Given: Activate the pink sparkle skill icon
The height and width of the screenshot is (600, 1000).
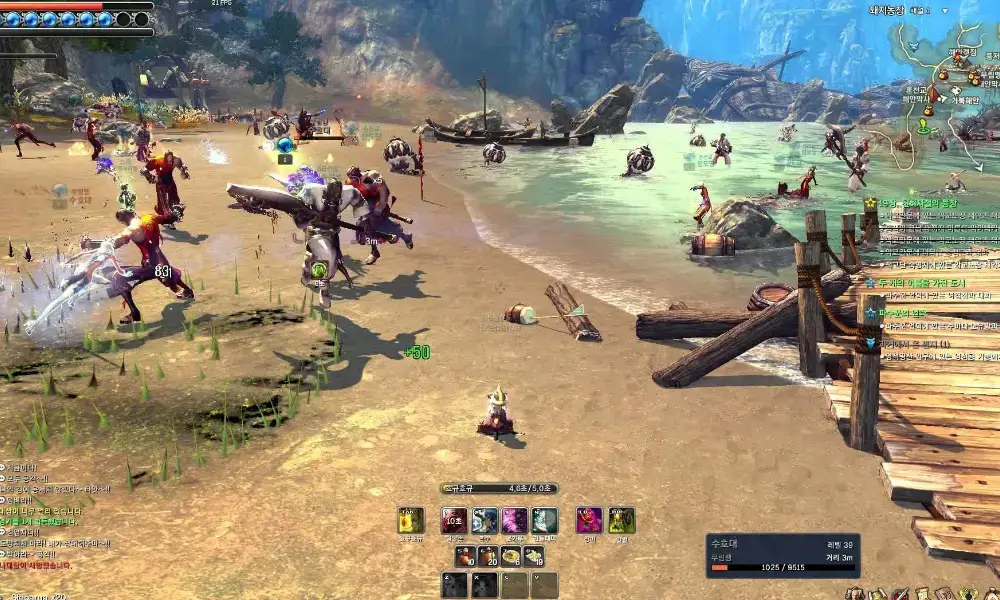Looking at the screenshot, I should pyautogui.click(x=514, y=520).
